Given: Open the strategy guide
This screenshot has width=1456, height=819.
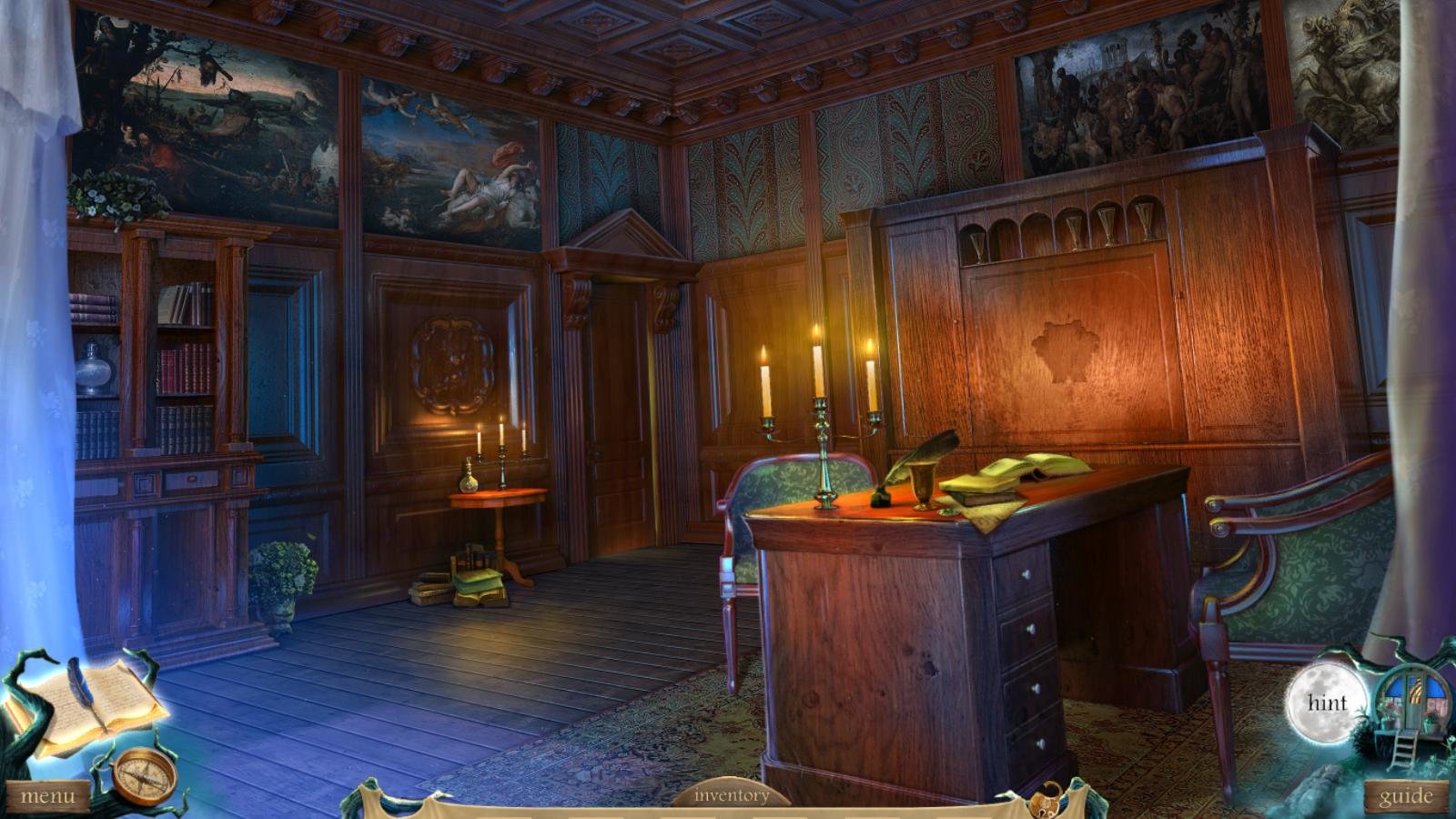Looking at the screenshot, I should [x=1406, y=794].
